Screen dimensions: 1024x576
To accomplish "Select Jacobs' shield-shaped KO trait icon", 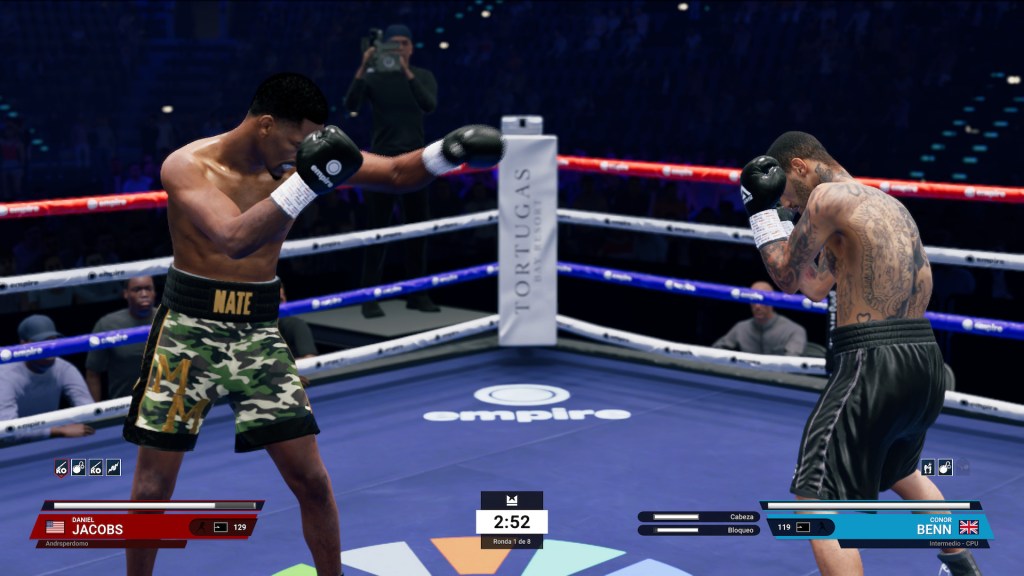I will (62, 467).
